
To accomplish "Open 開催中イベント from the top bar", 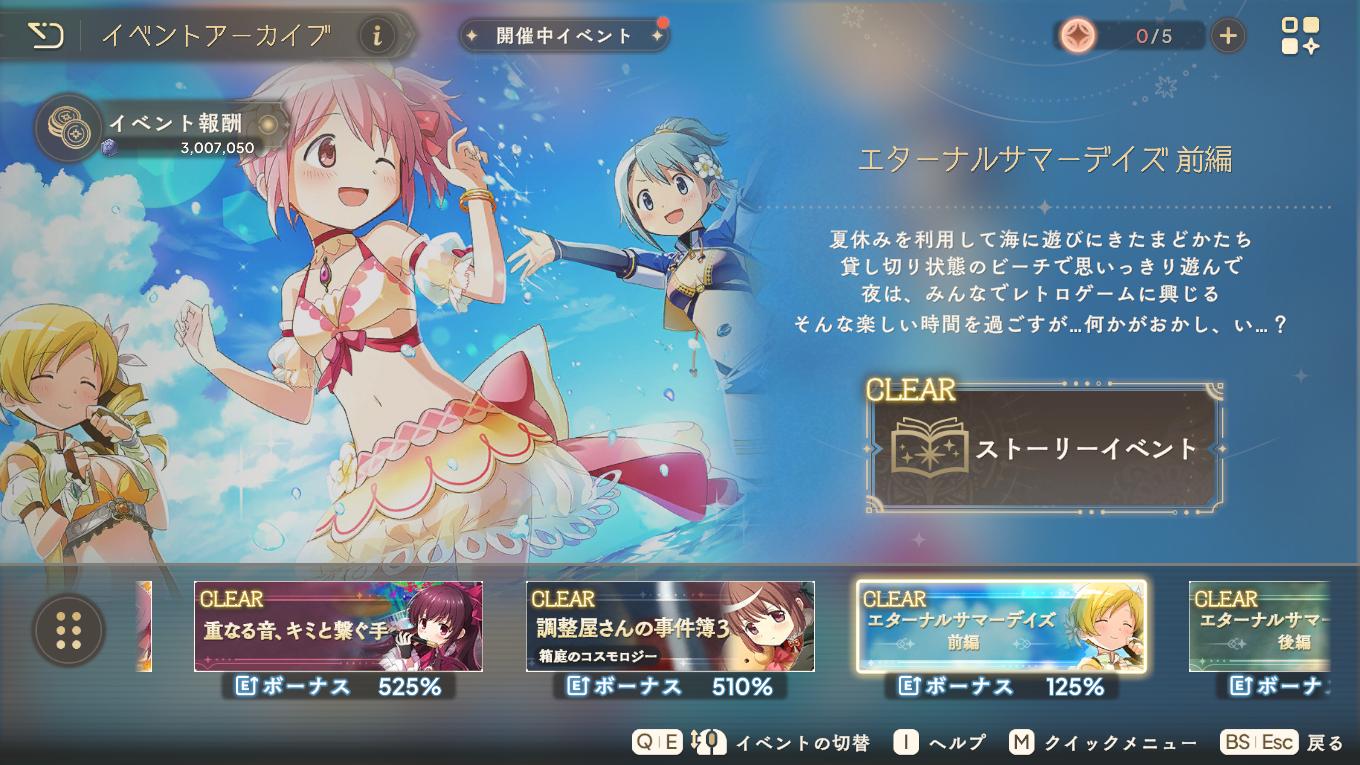I will (x=563, y=33).
